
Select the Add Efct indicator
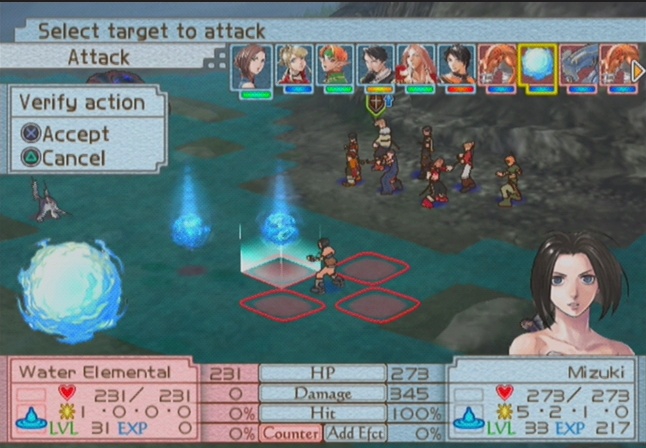tap(355, 433)
